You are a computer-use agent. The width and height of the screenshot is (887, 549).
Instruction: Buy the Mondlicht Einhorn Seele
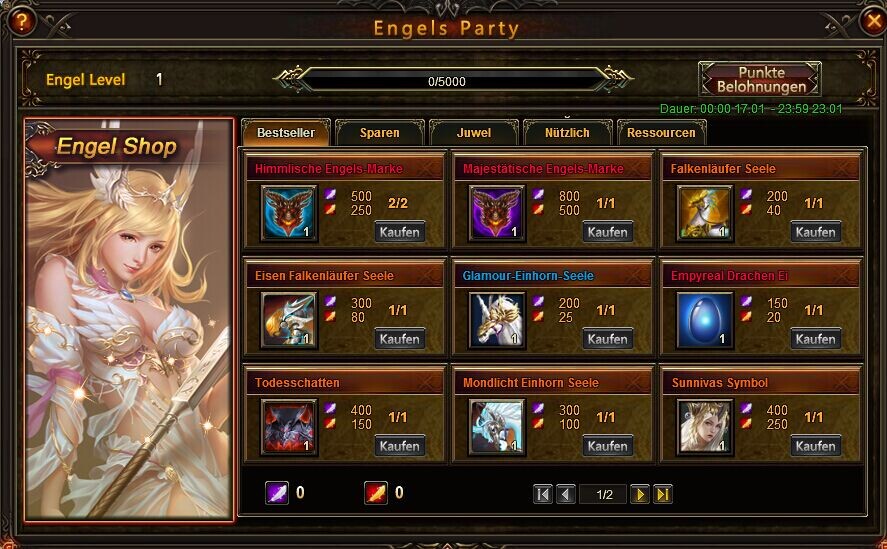click(x=607, y=446)
